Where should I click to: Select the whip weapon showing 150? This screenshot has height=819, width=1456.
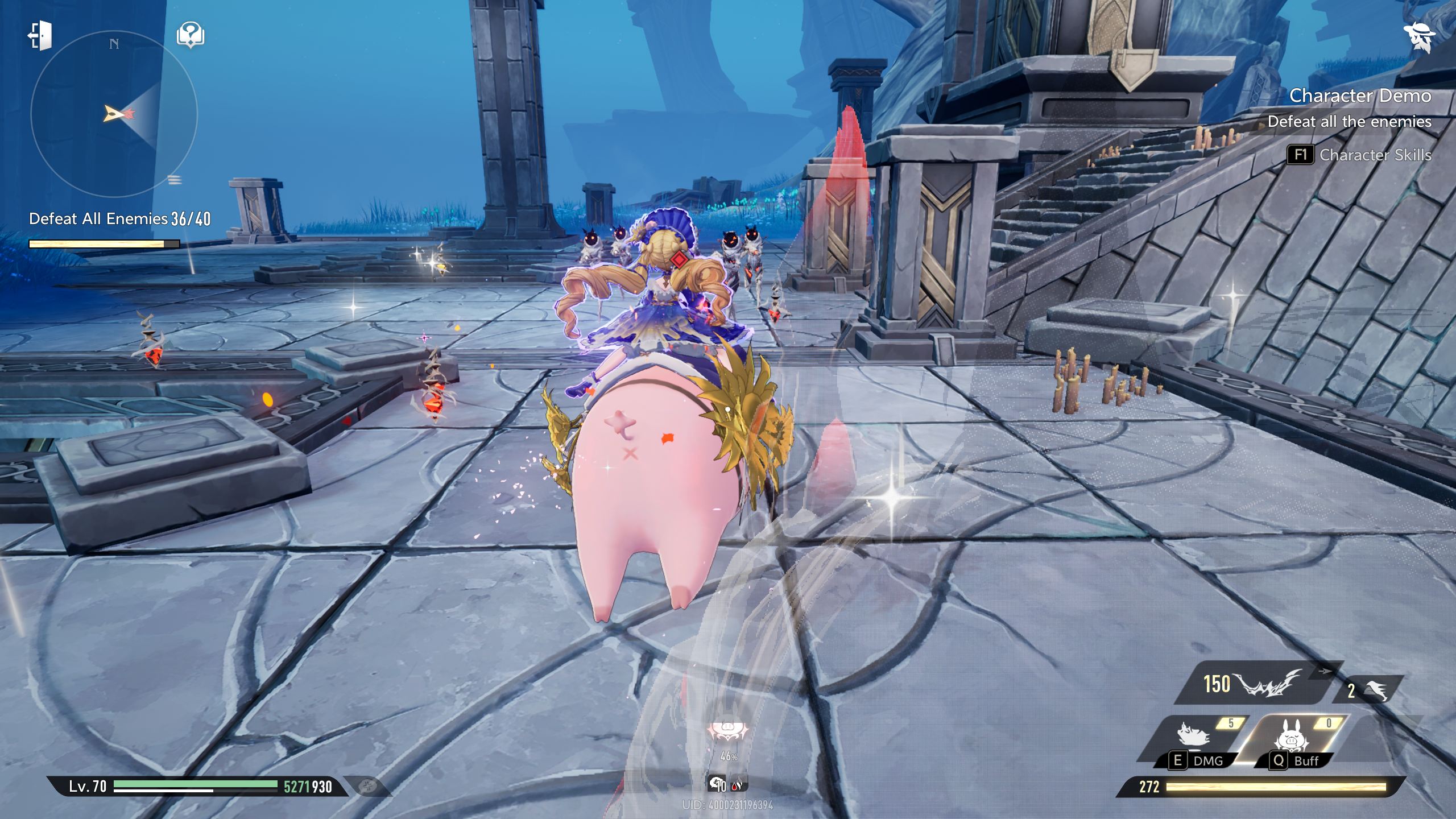1246,684
